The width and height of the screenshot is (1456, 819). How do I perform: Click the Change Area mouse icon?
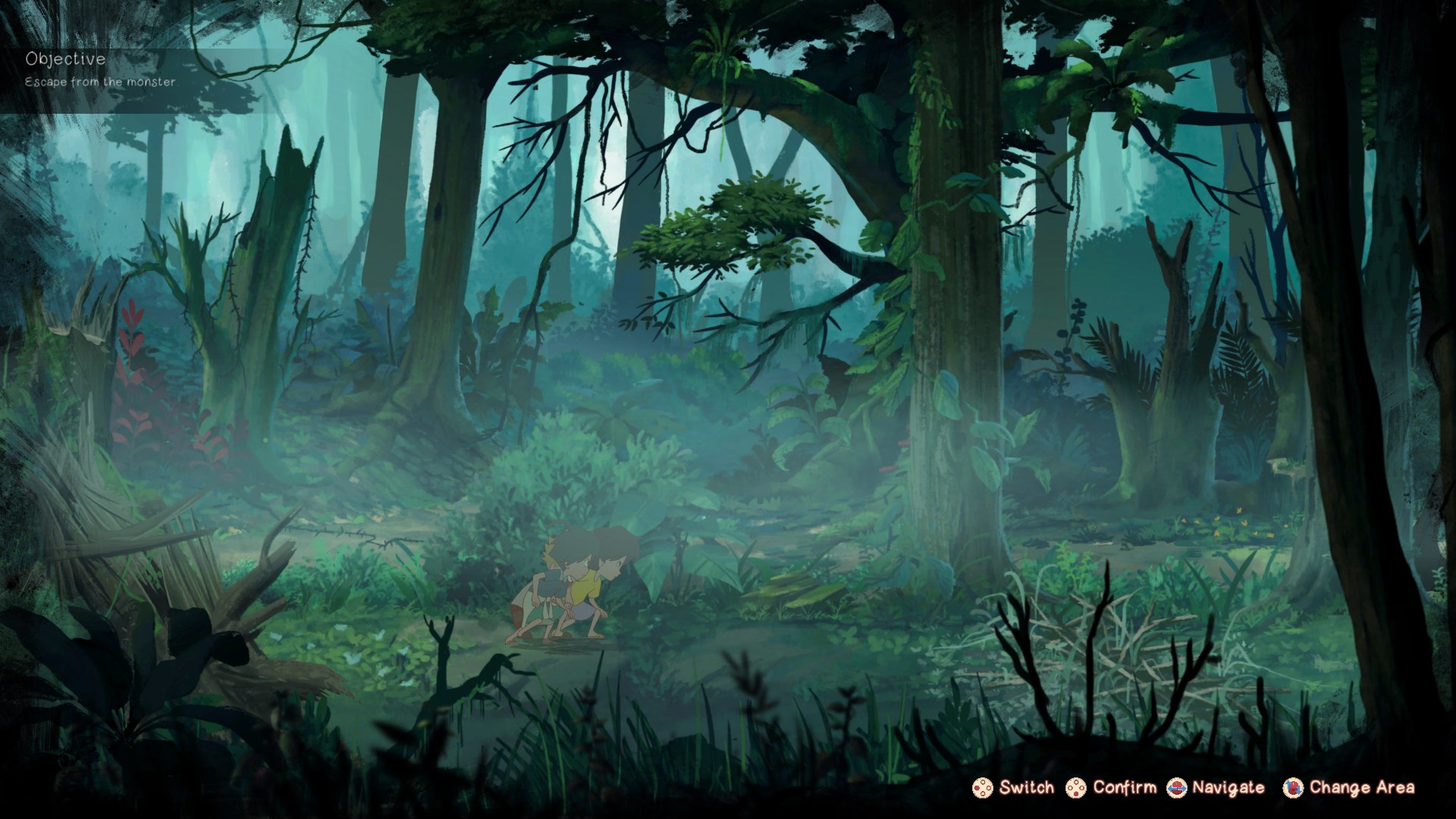click(1294, 789)
